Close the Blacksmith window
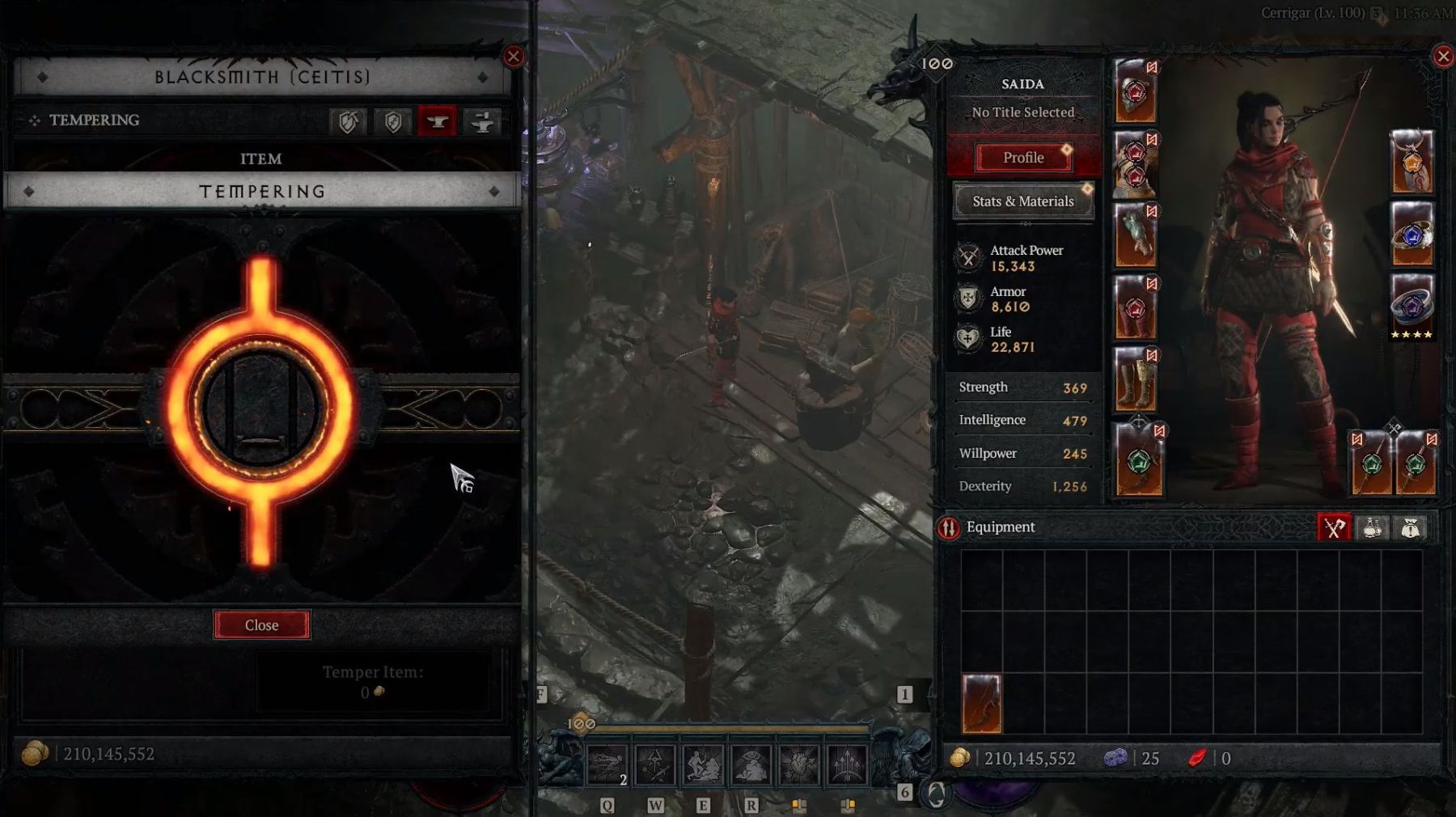 tap(514, 57)
